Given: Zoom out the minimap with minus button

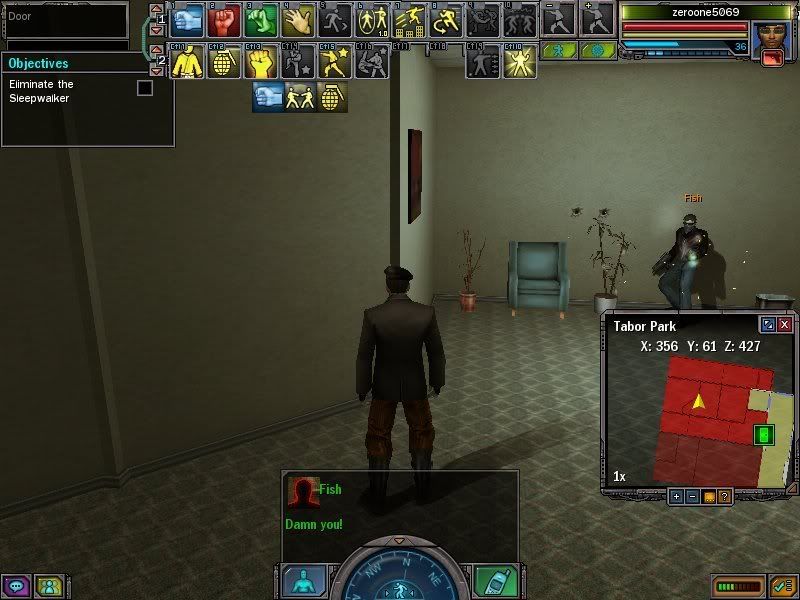Looking at the screenshot, I should [x=692, y=496].
